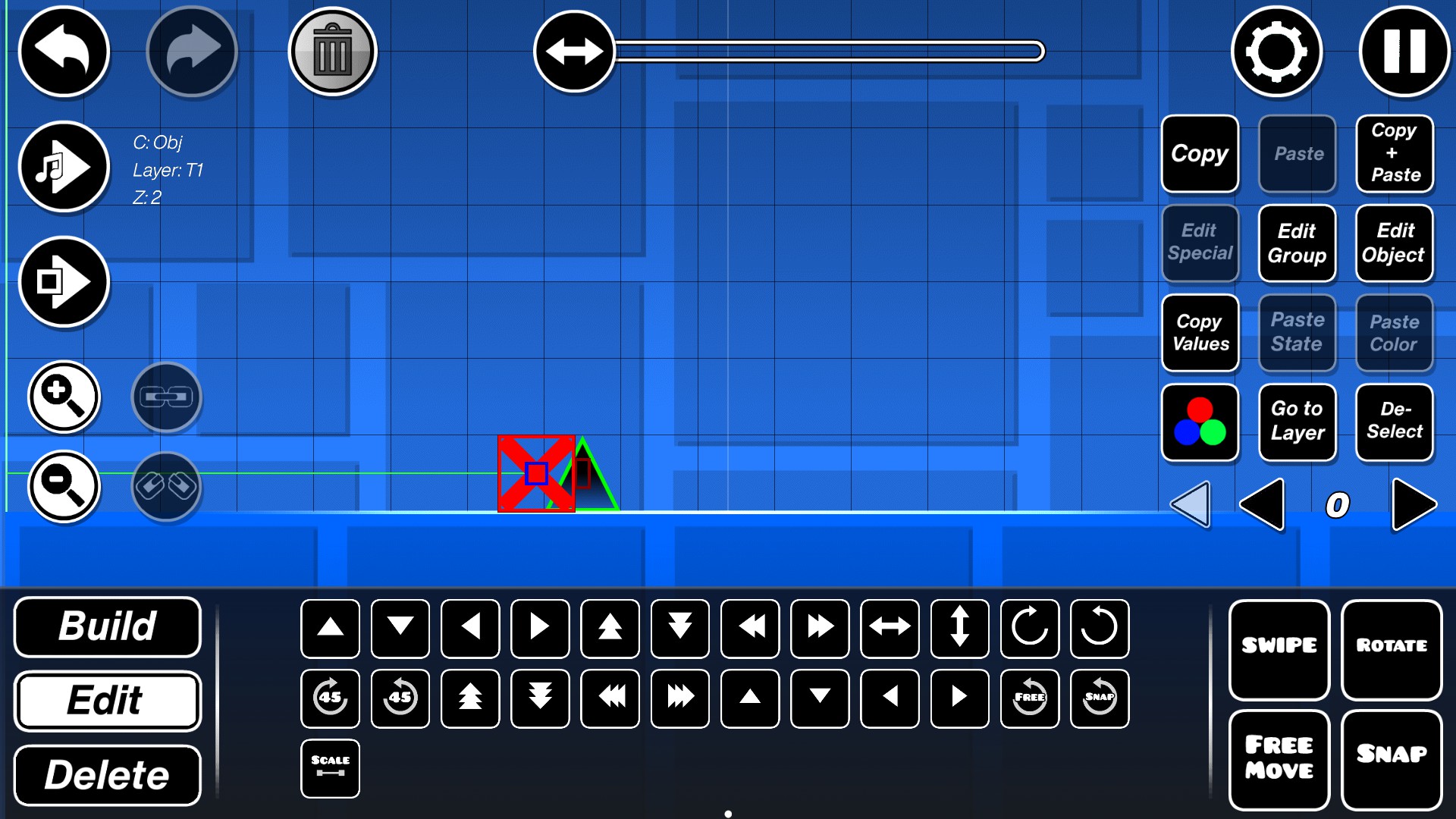Open the color edit RGB circles icon
This screenshot has height=819, width=1456.
click(1200, 422)
